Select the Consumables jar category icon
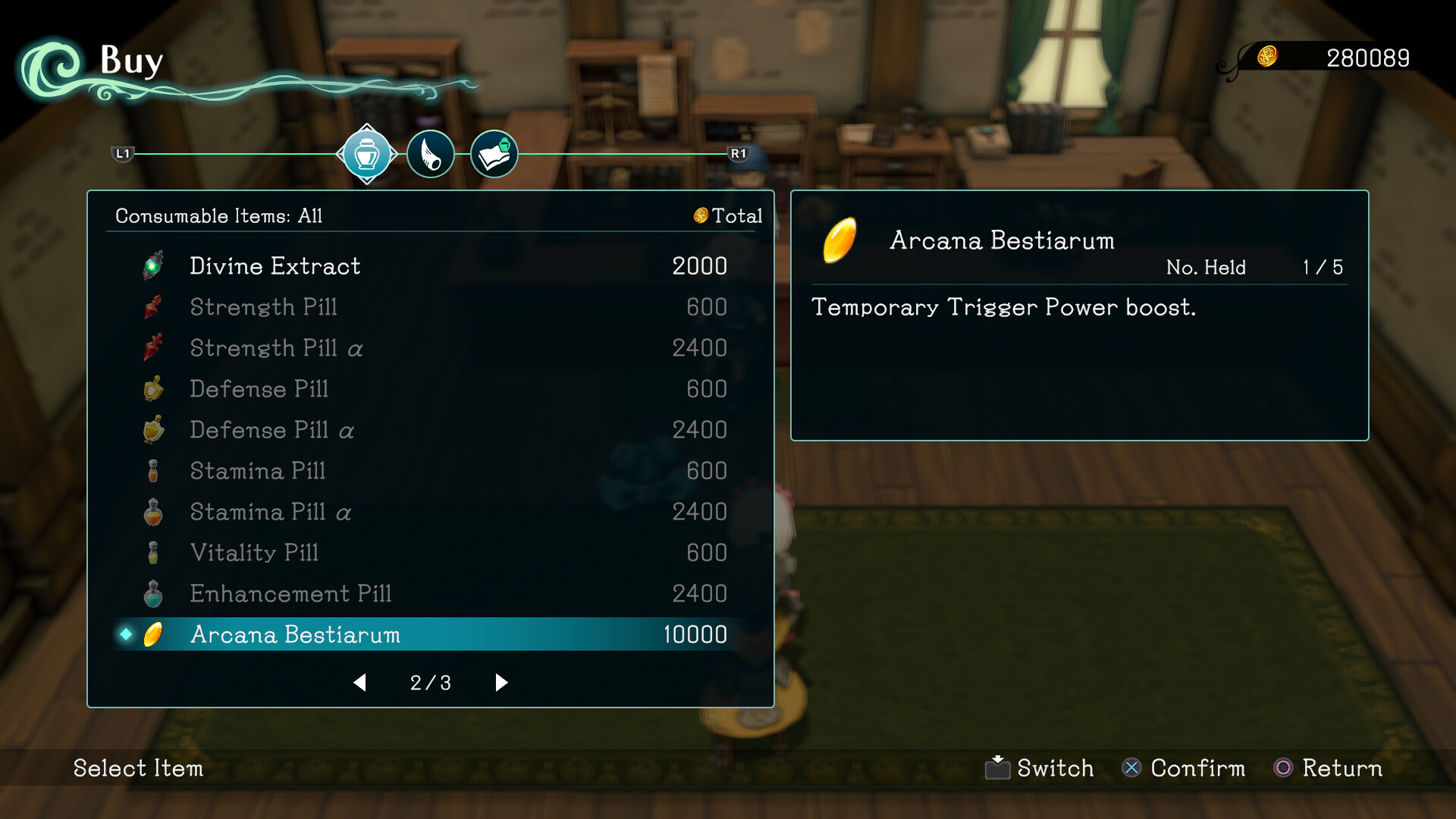The image size is (1456, 819). pos(367,154)
